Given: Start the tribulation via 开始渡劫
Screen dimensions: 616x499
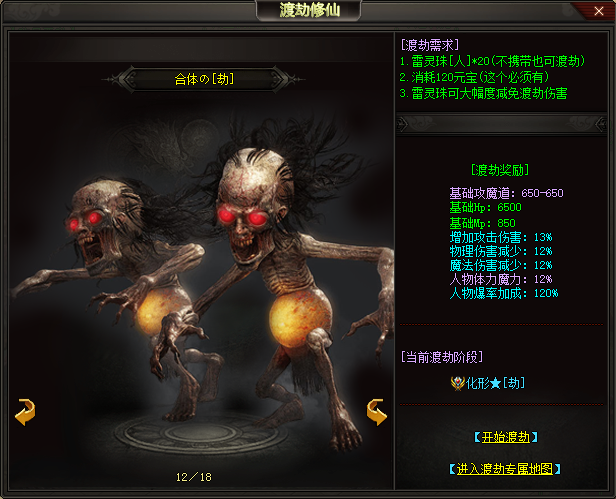Looking at the screenshot, I should [507, 437].
